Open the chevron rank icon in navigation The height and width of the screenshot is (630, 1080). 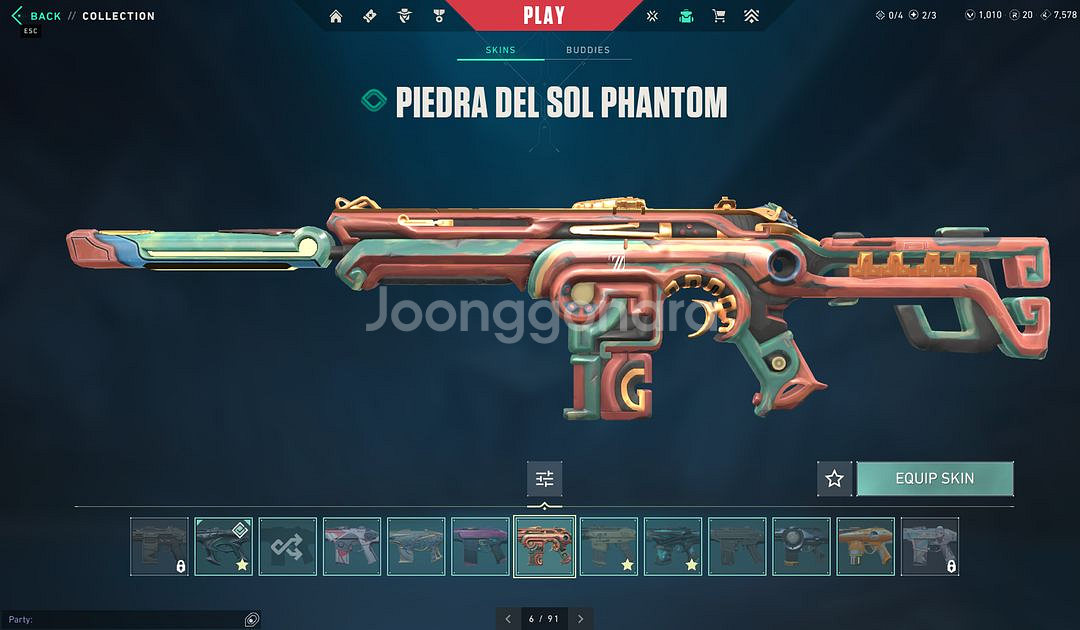[x=751, y=16]
